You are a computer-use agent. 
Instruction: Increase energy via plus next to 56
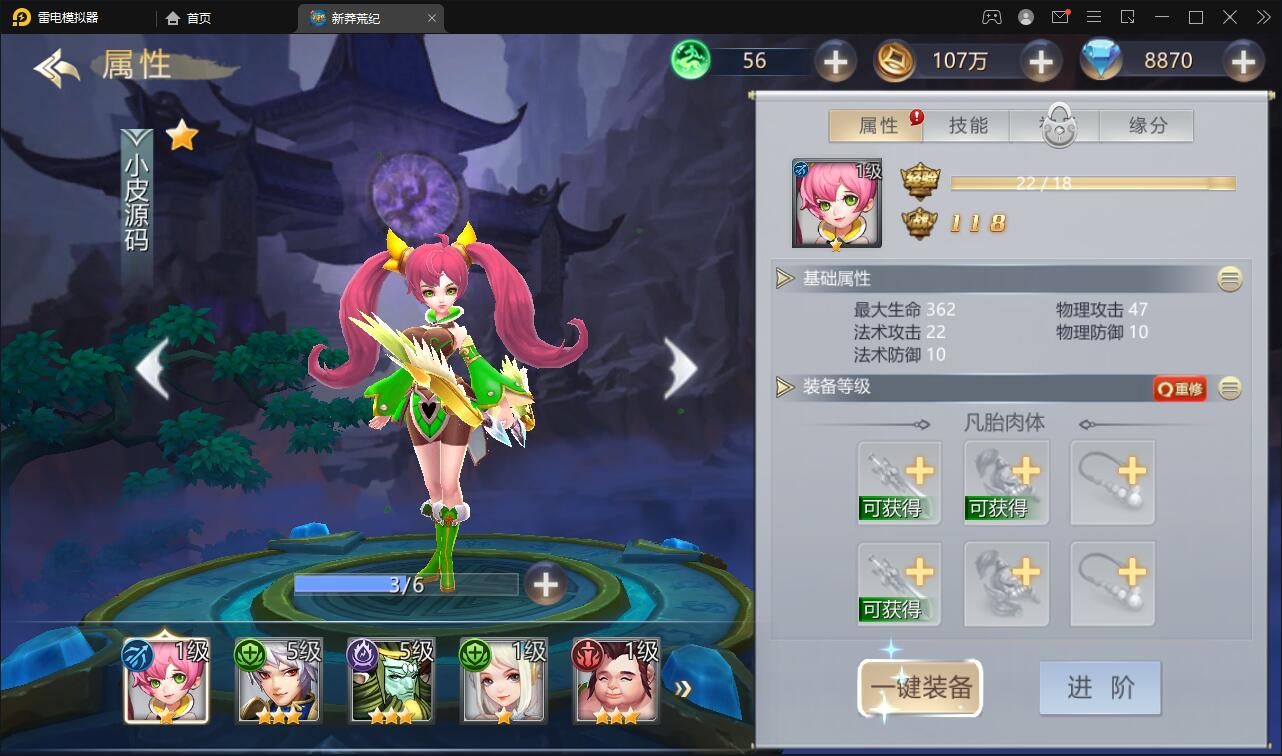tap(835, 61)
